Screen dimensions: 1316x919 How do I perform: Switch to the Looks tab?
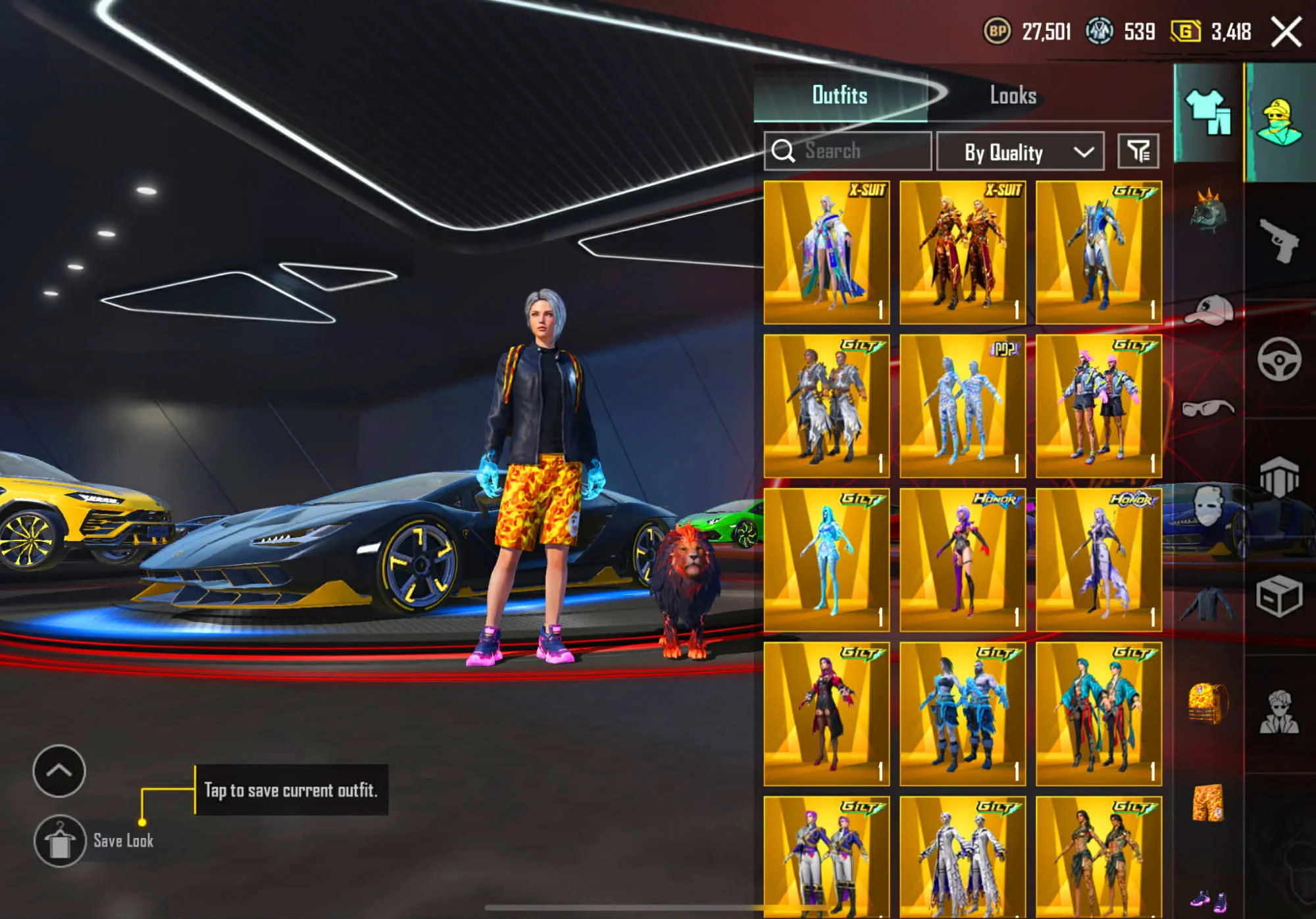(1013, 95)
